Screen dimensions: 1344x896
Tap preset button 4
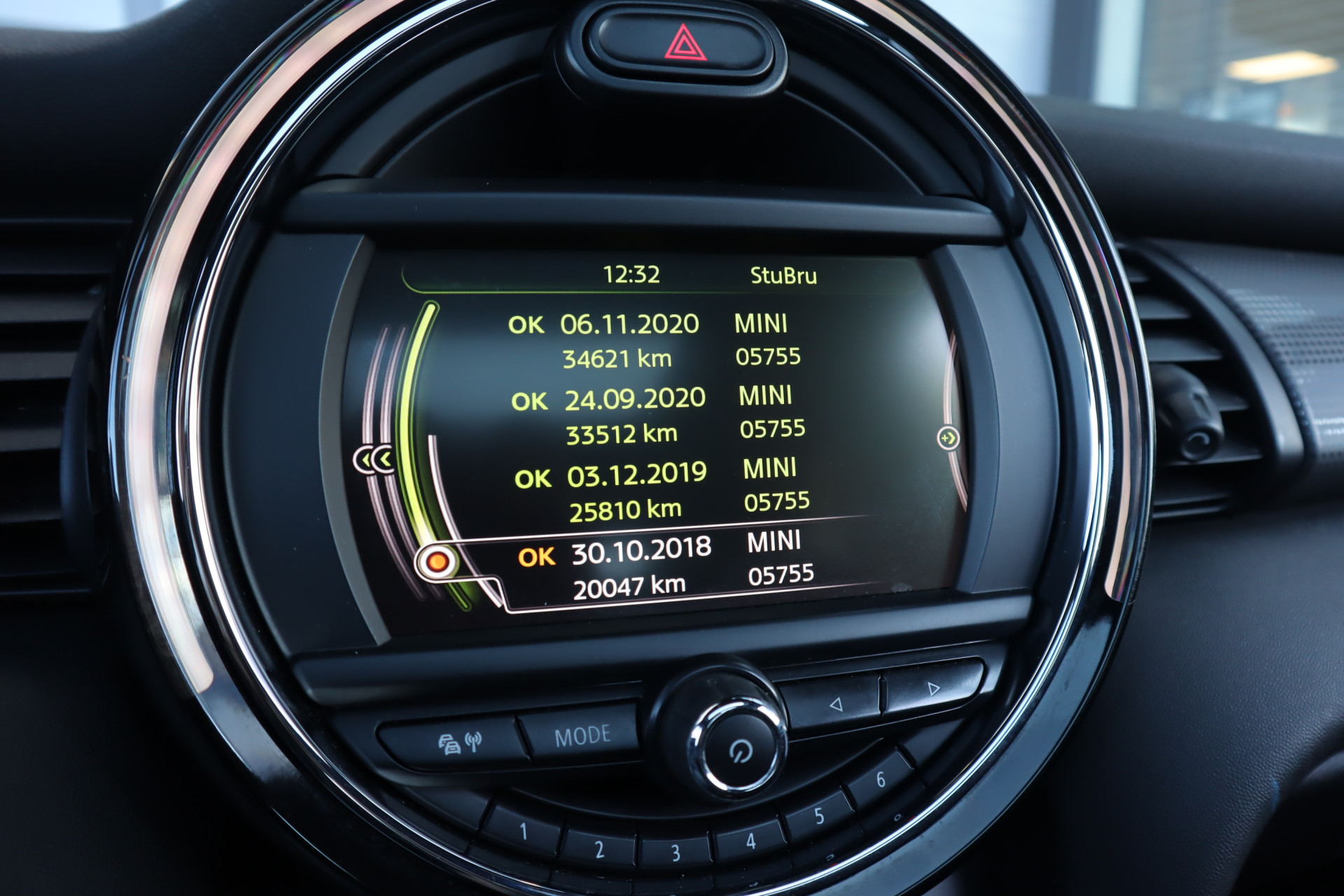point(750,841)
